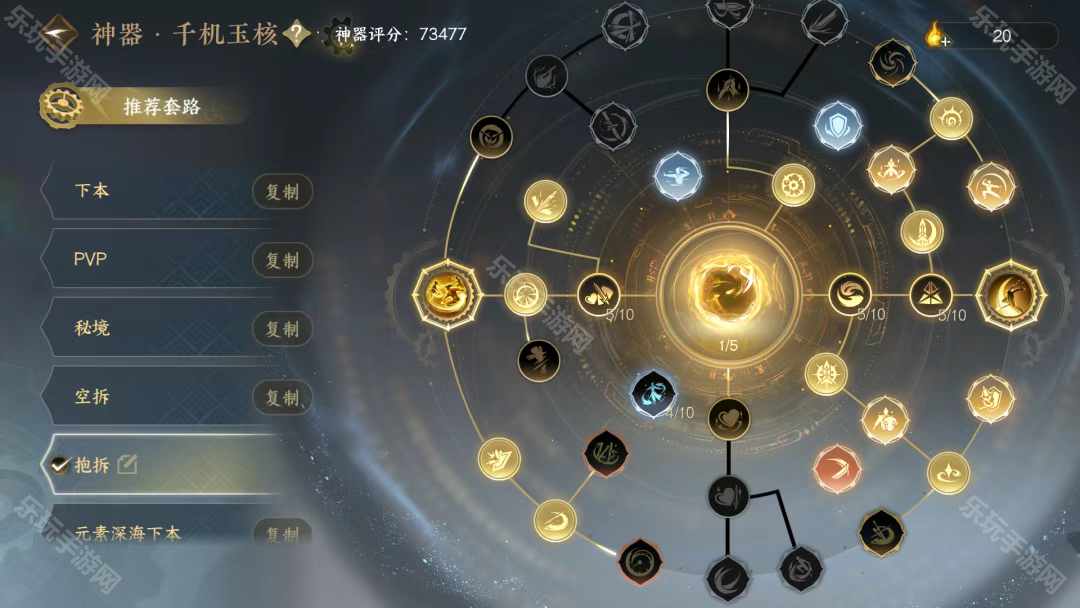This screenshot has height=608, width=1080.
Task: Copy the 秘境 recommended build
Action: coord(281,329)
